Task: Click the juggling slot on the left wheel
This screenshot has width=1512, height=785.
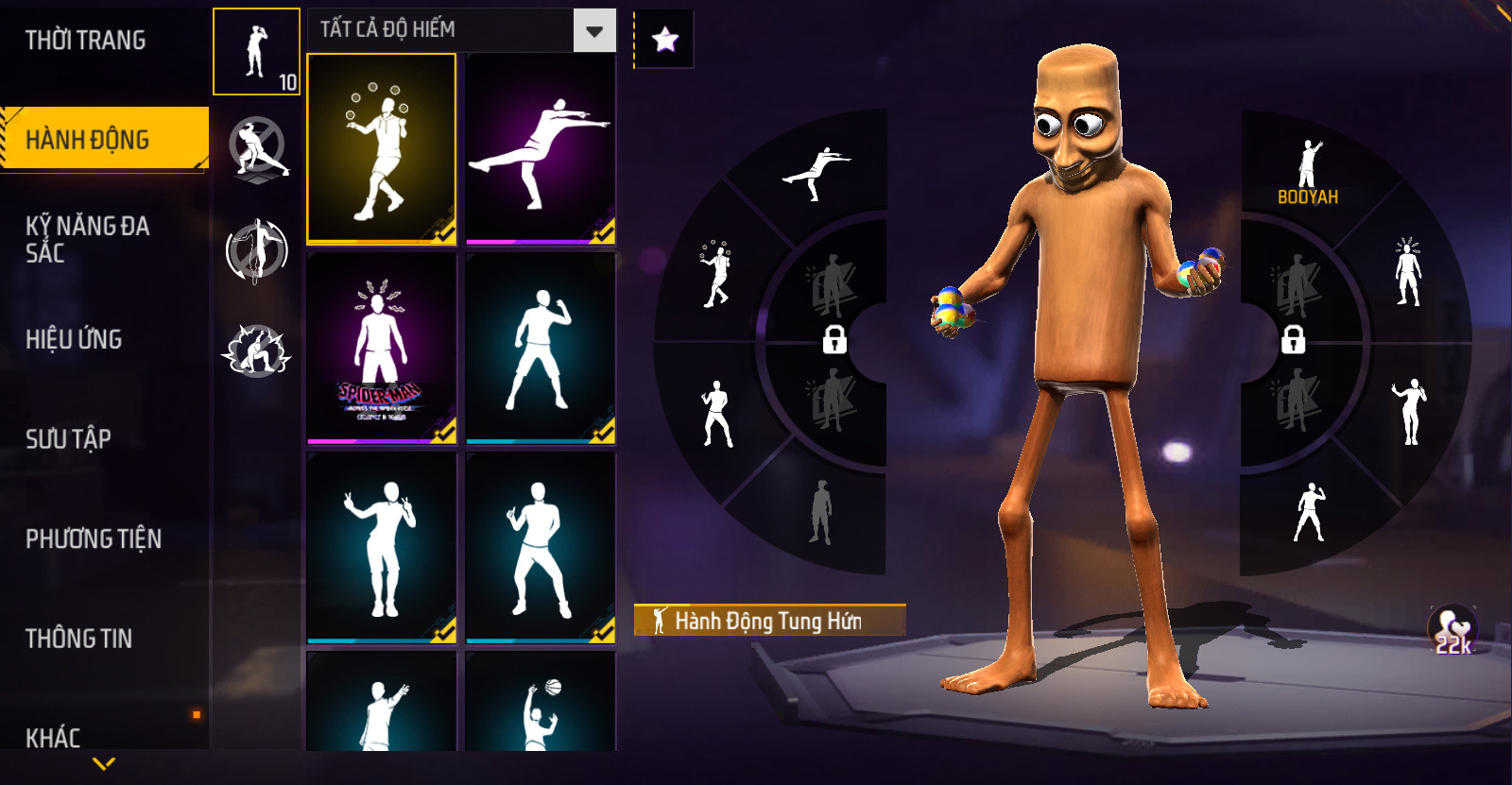Action: coord(715,274)
